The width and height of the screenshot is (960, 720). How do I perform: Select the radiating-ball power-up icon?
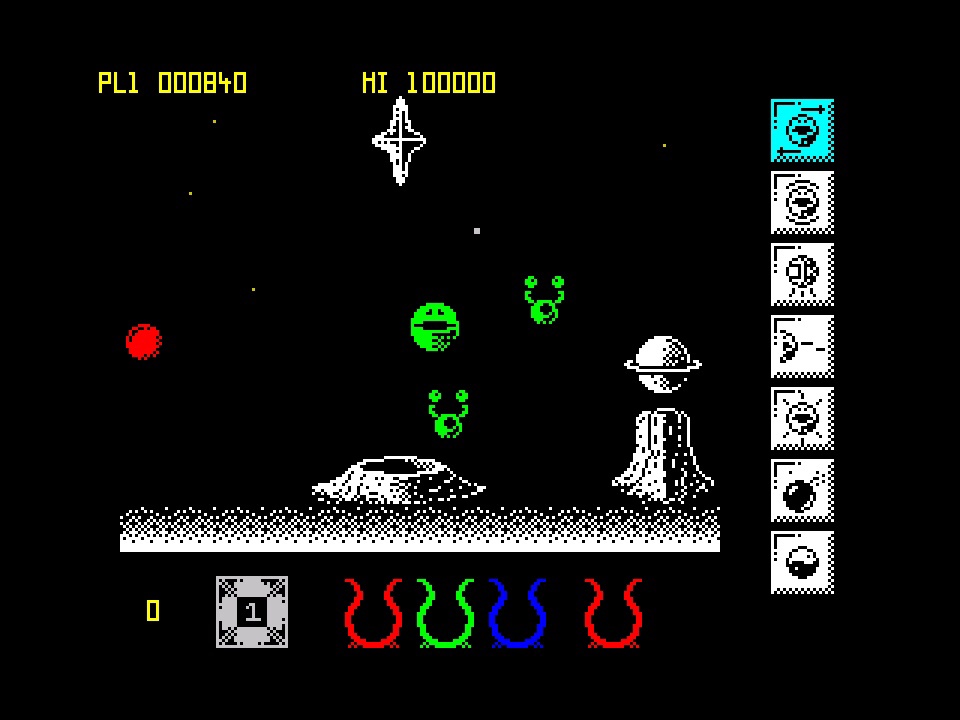click(x=802, y=418)
